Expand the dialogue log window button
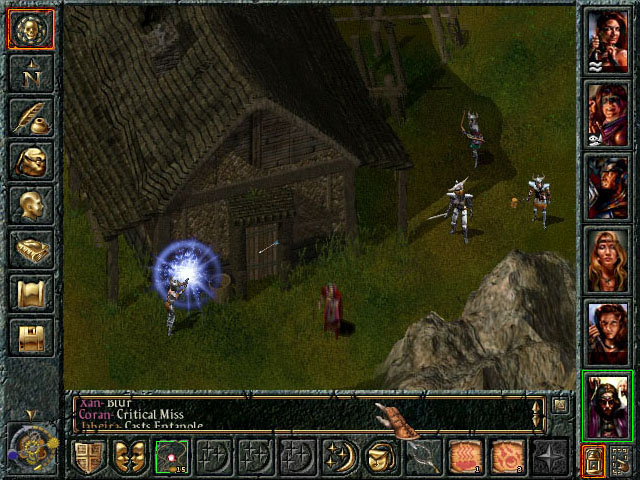Image resolution: width=640 pixels, height=480 pixels. [560, 405]
